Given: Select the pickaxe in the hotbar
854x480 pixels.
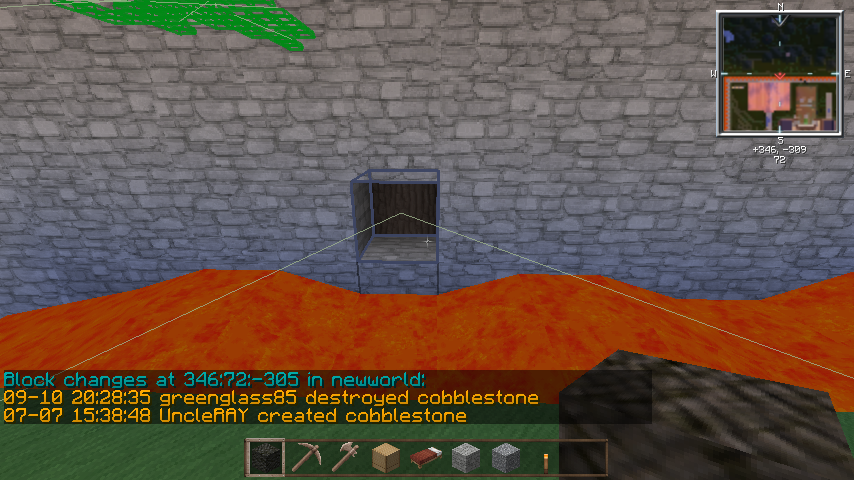Looking at the screenshot, I should [305, 458].
